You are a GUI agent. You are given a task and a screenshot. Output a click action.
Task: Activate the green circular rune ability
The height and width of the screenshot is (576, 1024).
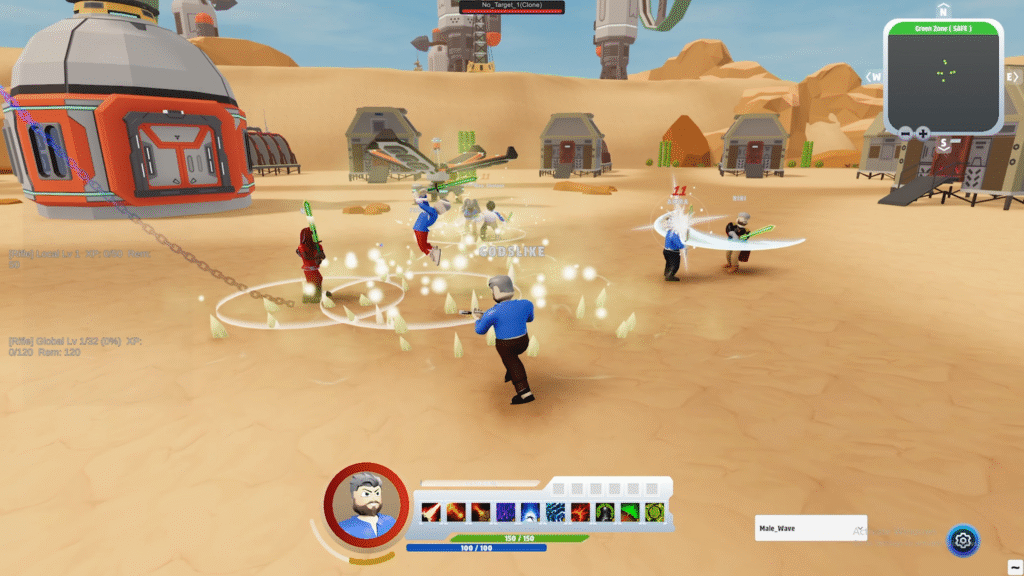tap(654, 512)
